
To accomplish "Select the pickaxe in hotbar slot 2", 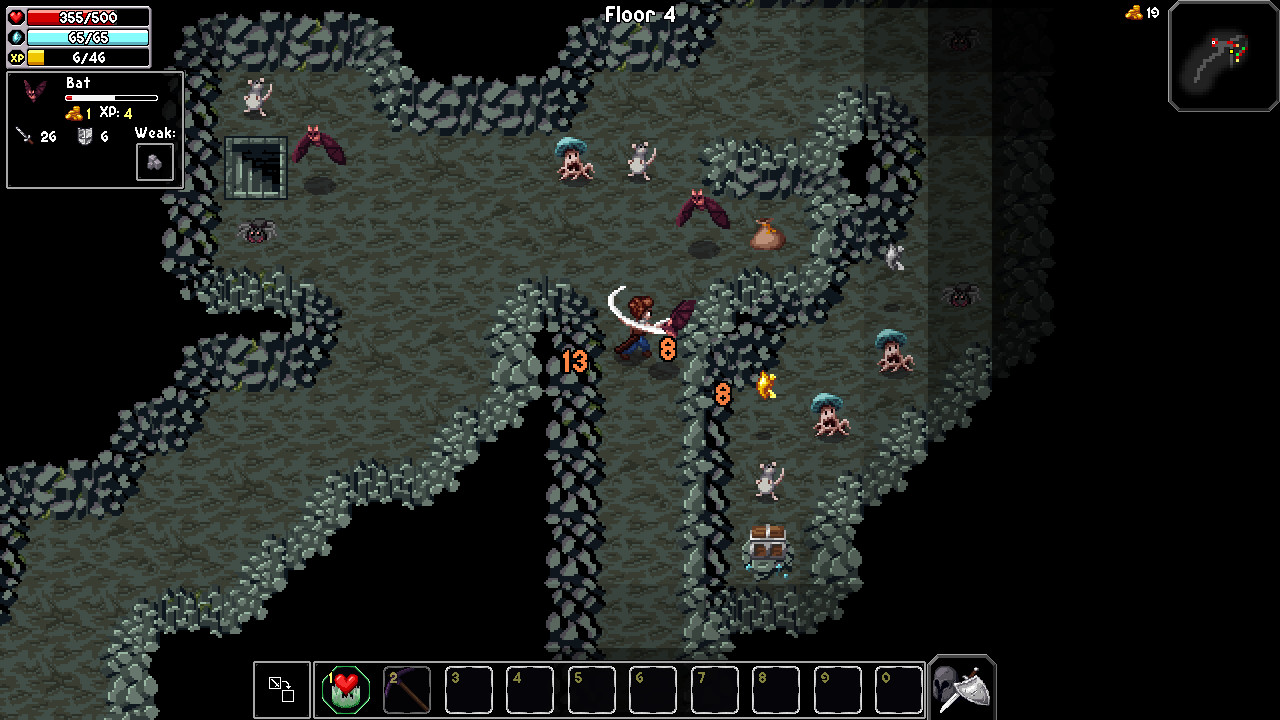I will tap(406, 689).
